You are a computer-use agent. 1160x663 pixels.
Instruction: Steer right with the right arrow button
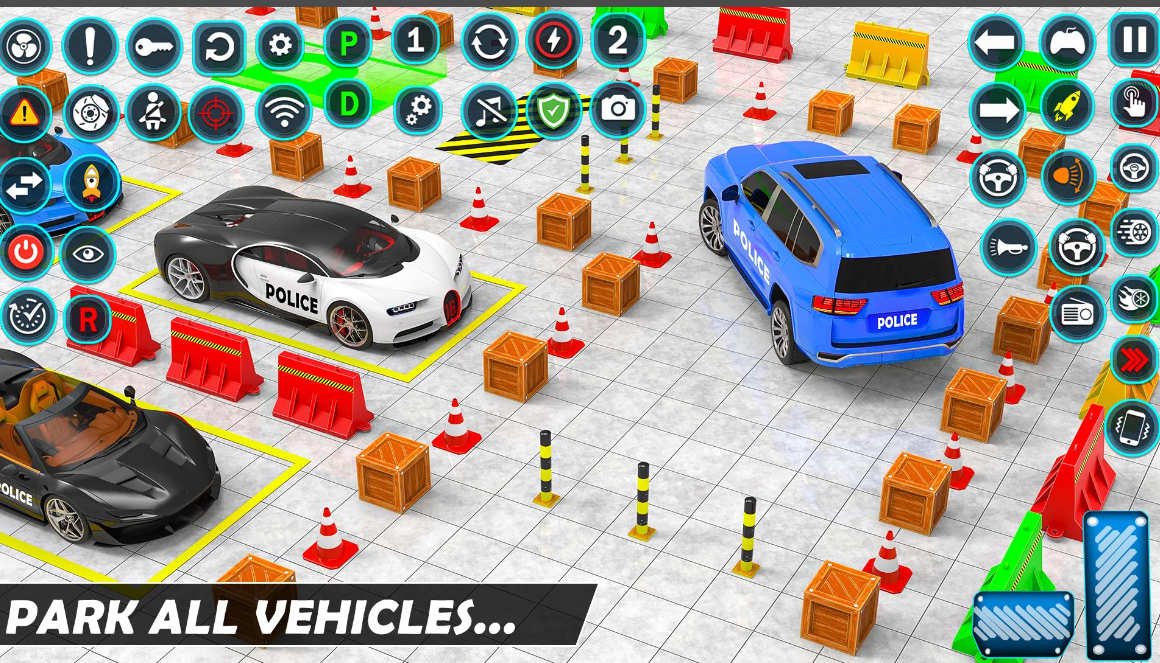[997, 110]
